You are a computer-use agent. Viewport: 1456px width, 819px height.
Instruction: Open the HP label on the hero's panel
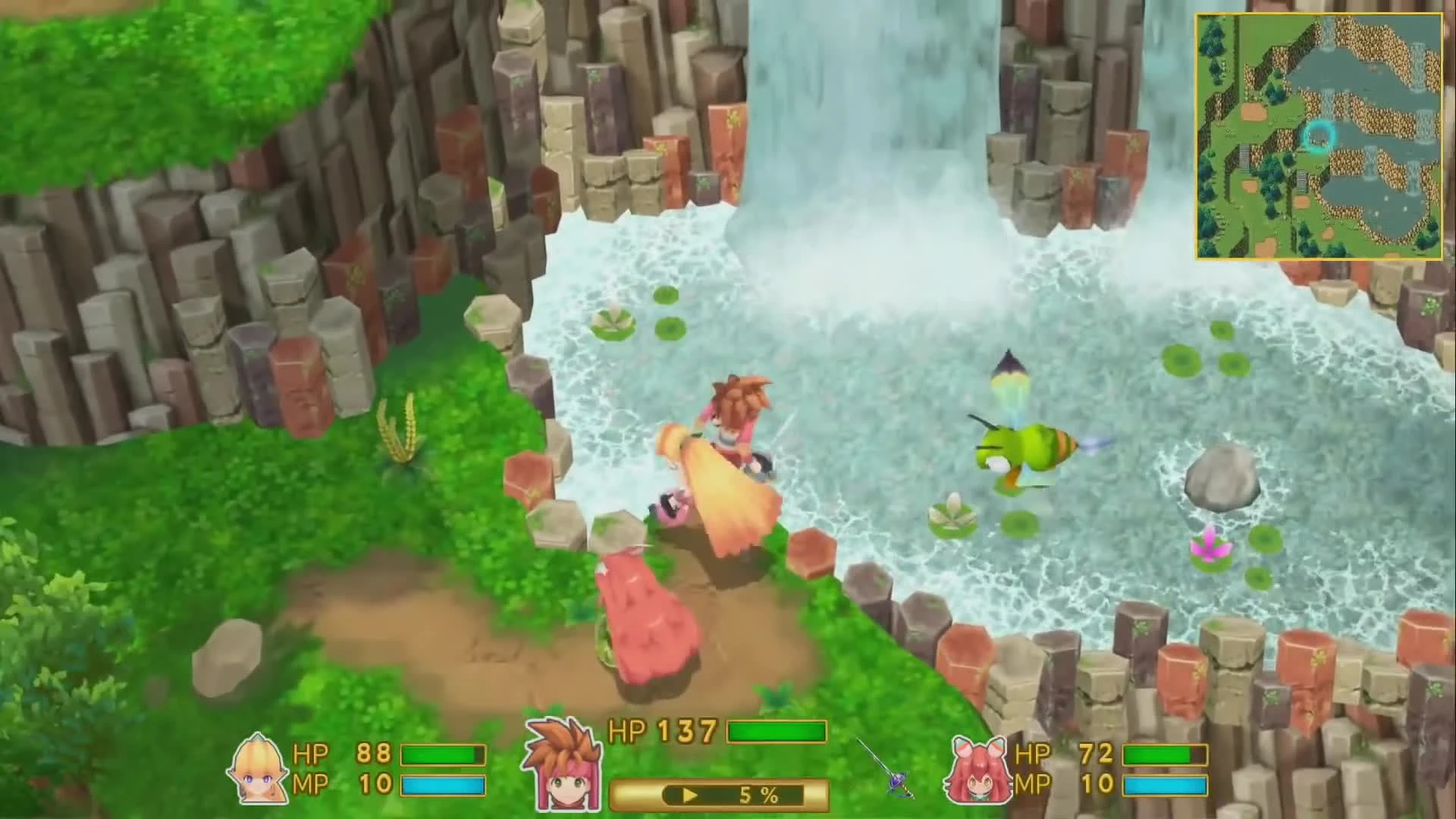(x=627, y=732)
